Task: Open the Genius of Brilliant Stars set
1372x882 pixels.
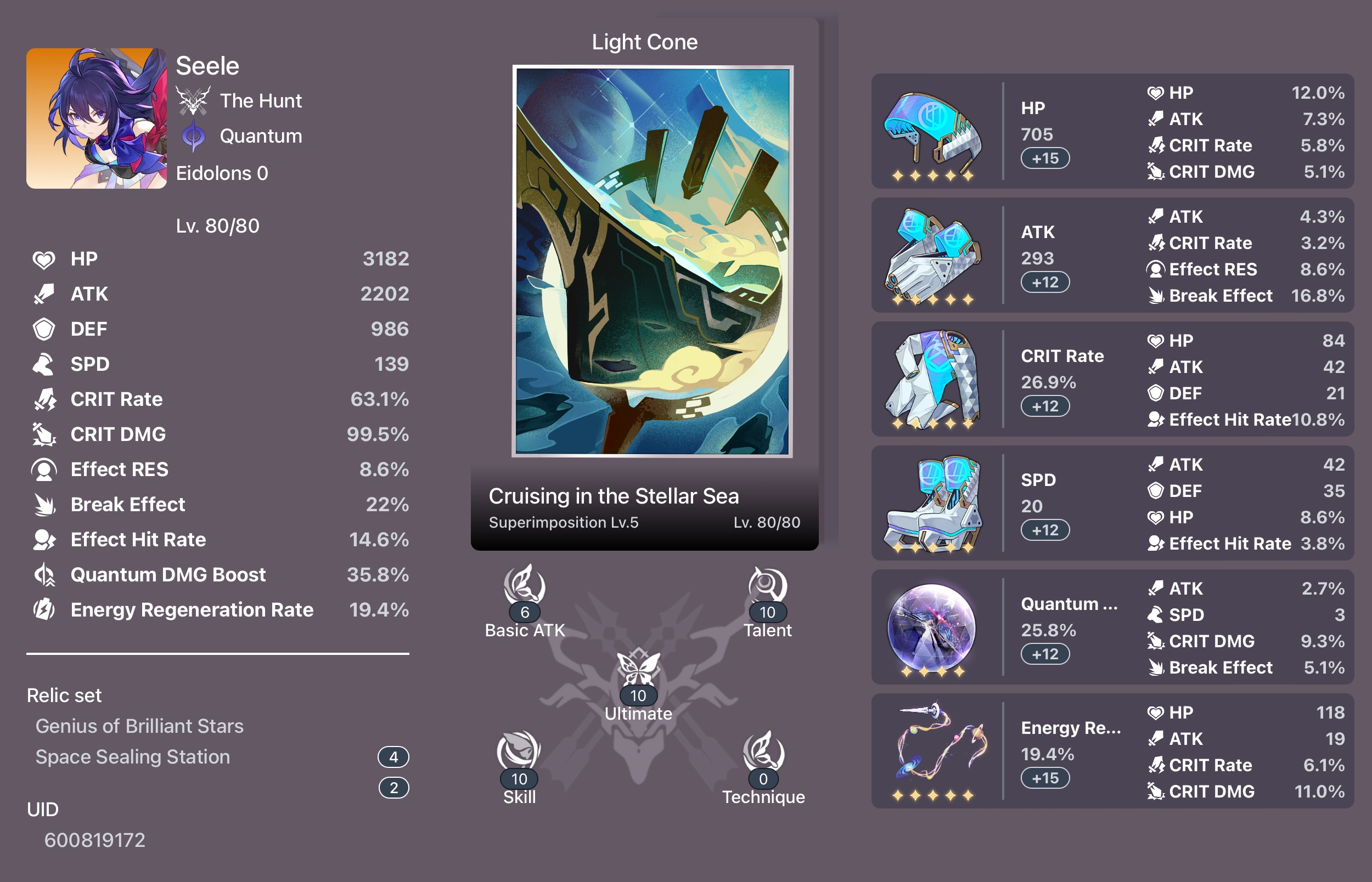Action: pos(139,726)
